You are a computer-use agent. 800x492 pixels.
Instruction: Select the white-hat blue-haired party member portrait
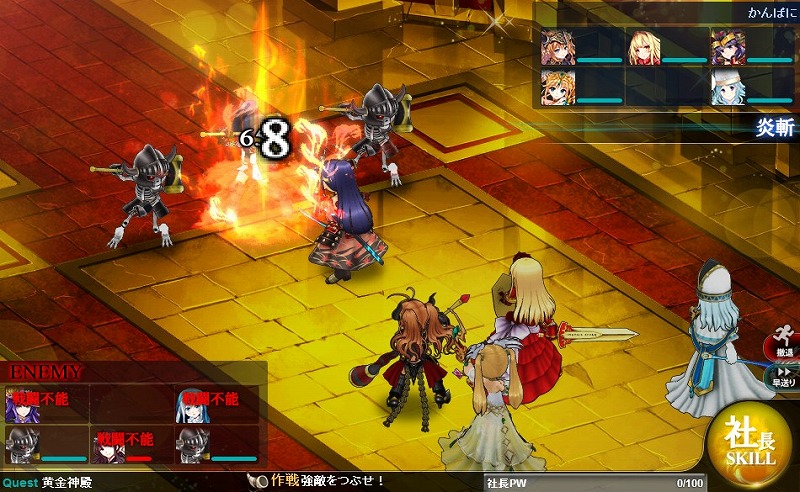click(727, 87)
